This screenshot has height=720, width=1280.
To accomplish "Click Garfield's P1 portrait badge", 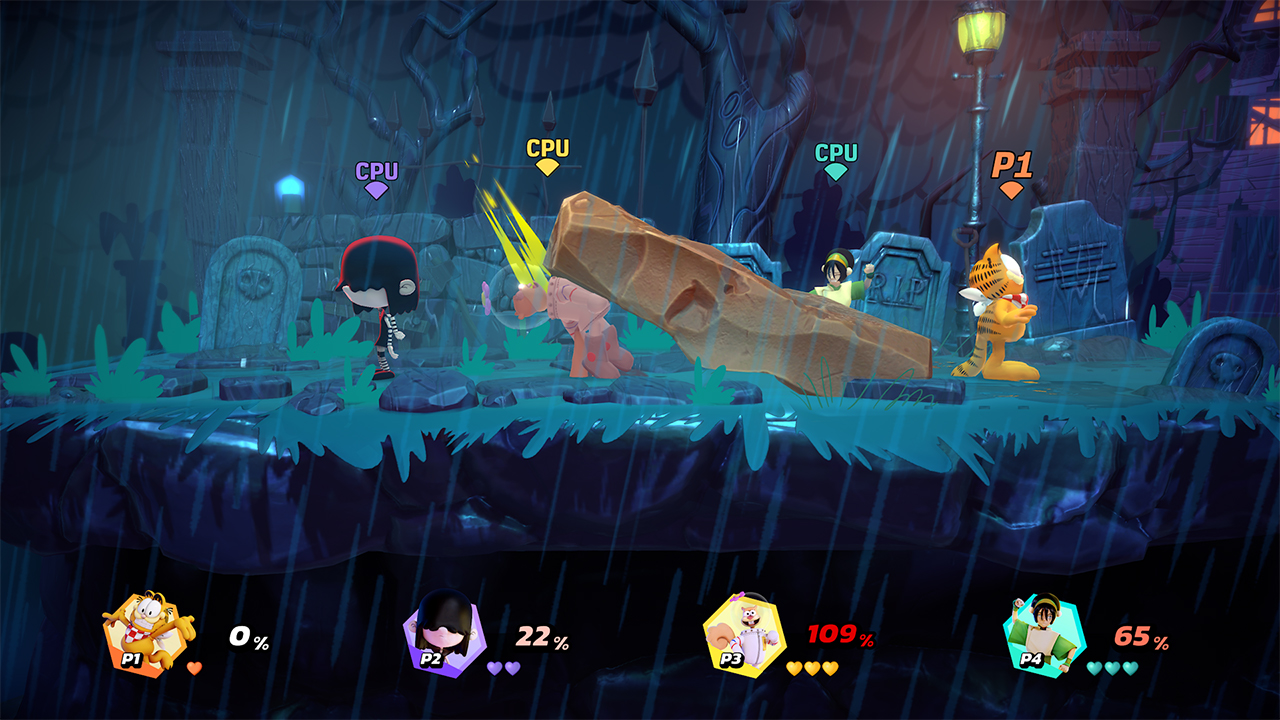I will pos(142,634).
